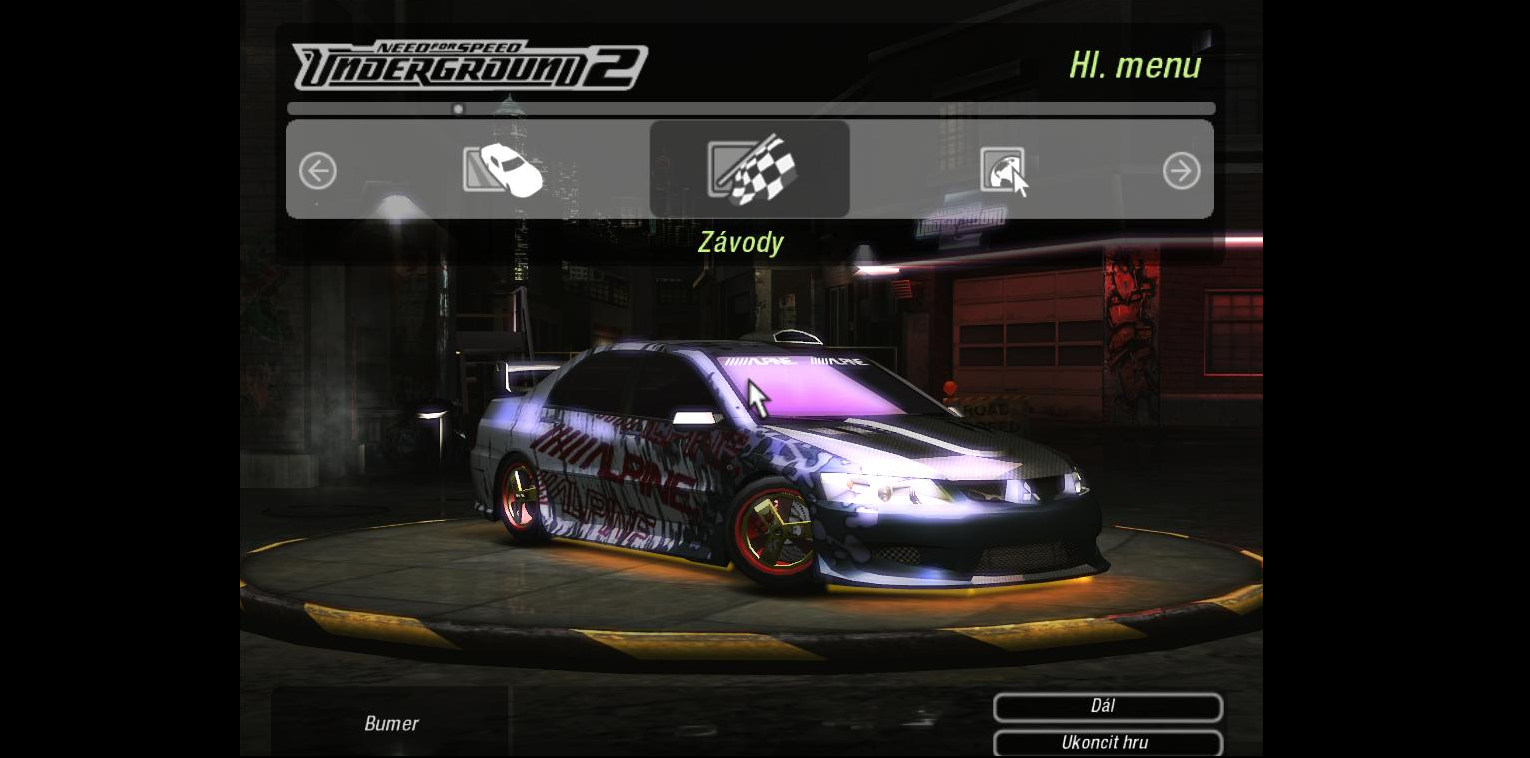Open the Závody checkered flag menu
This screenshot has width=1530, height=758.
[x=750, y=170]
